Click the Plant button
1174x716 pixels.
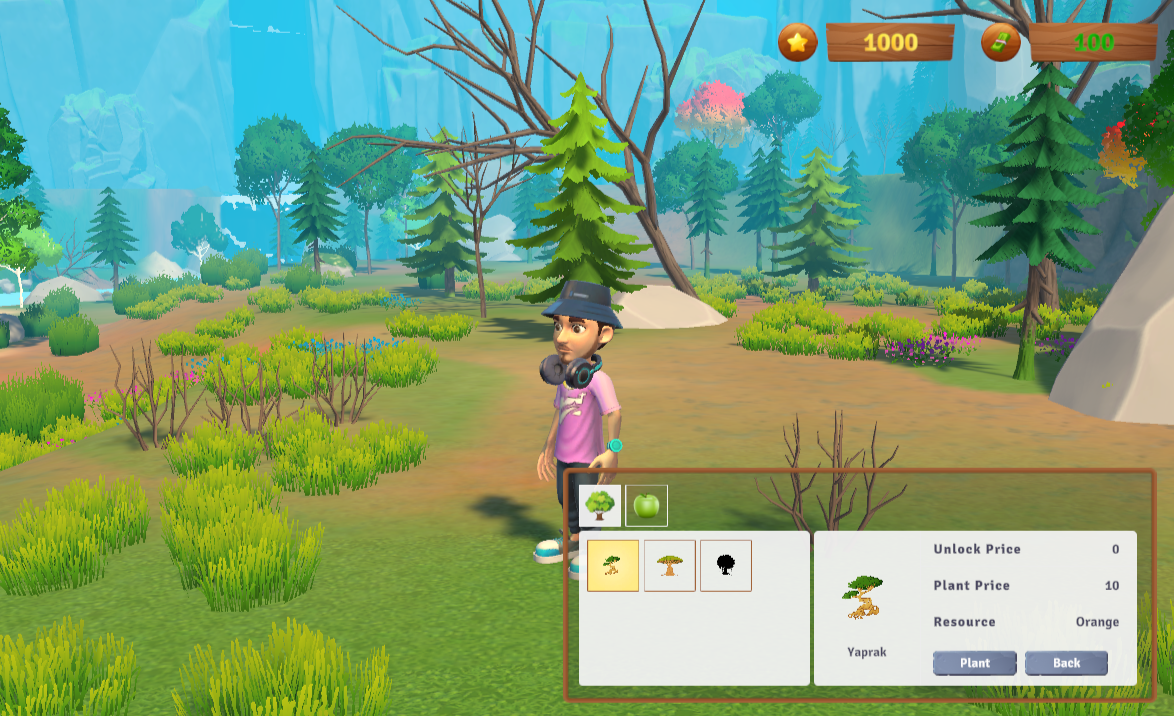(x=975, y=663)
